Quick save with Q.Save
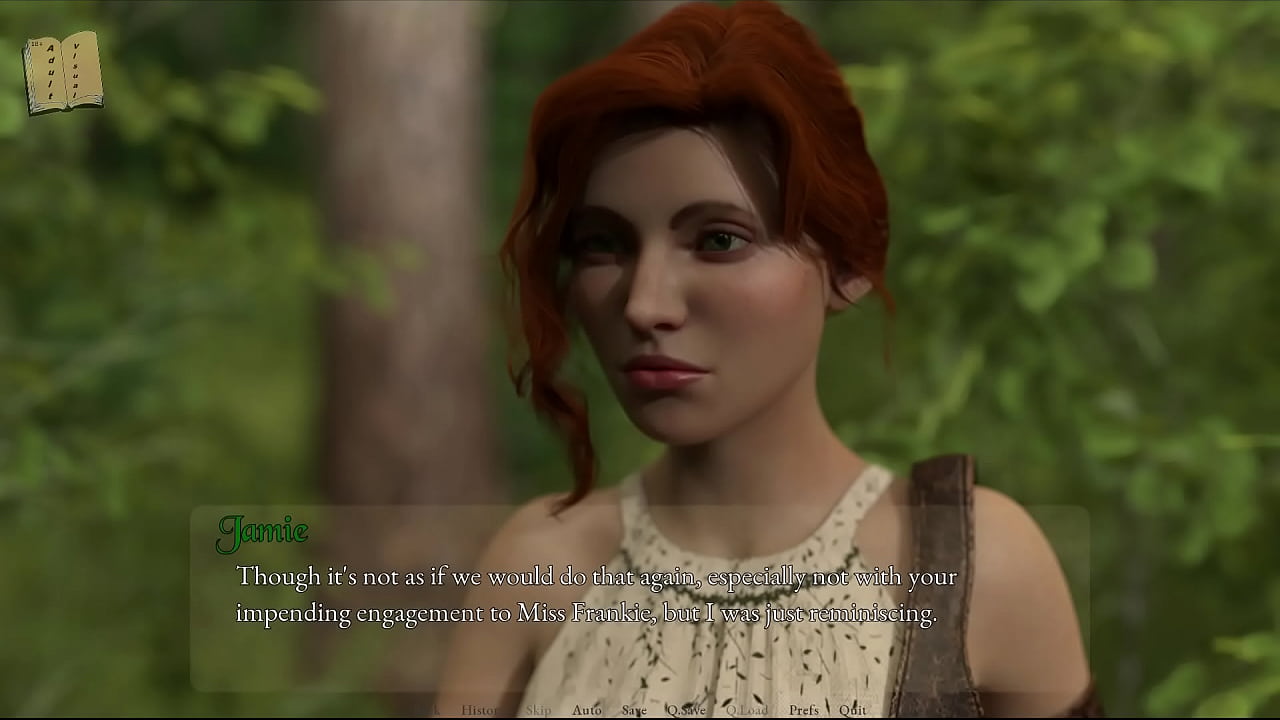Screen dimensions: 1280x720 (x=686, y=710)
